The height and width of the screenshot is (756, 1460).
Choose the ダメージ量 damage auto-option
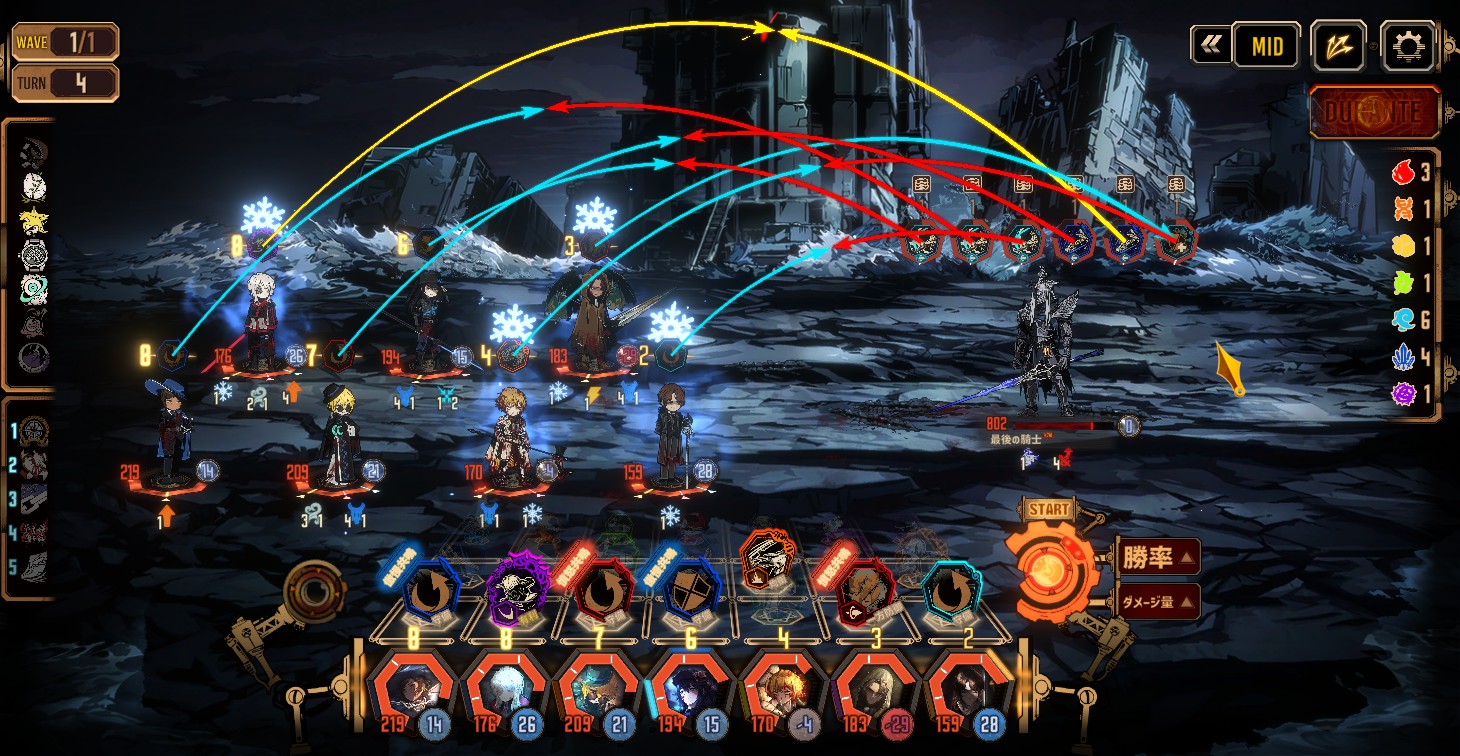point(1155,602)
